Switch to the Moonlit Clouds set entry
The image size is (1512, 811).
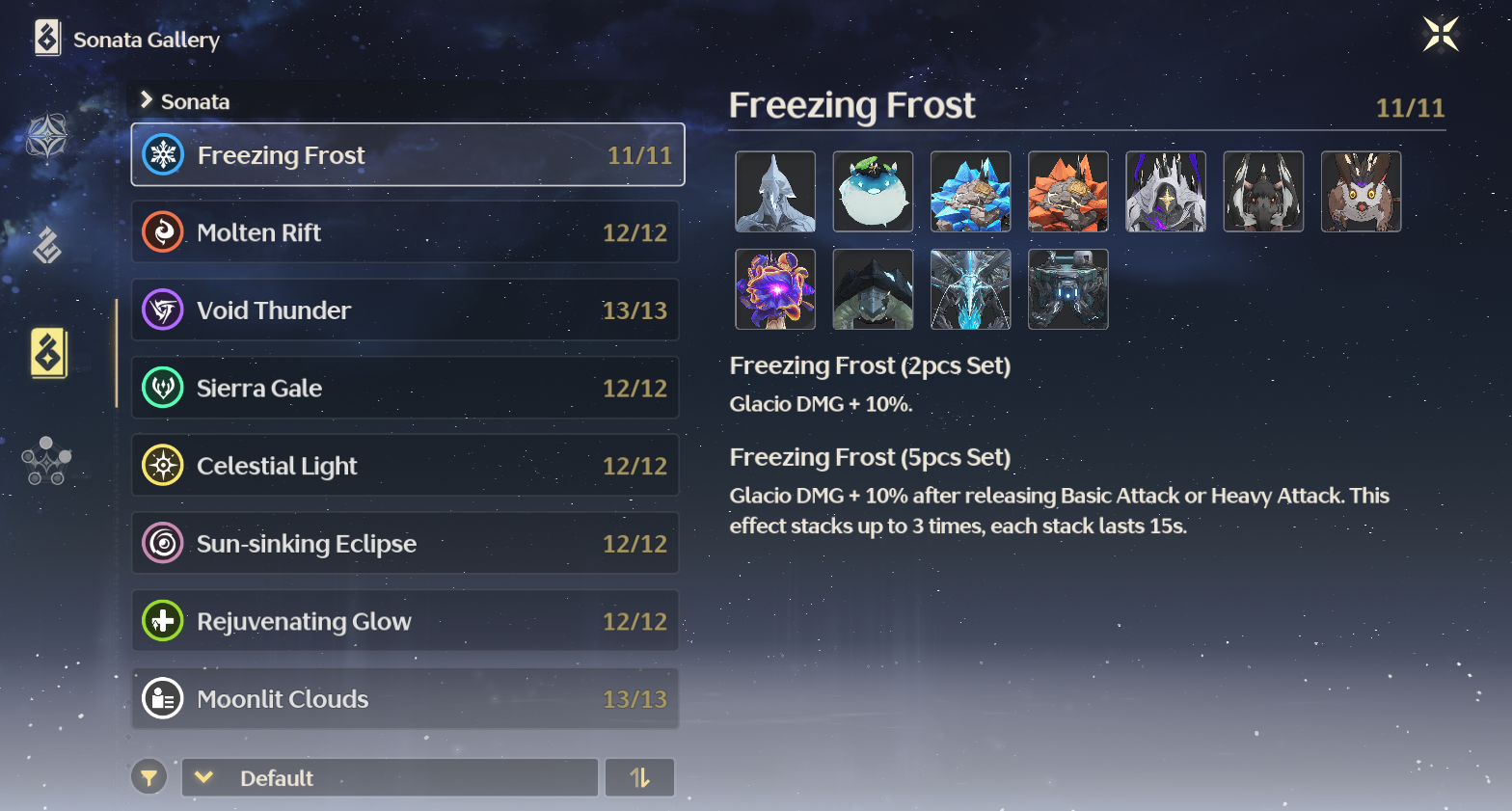pos(405,698)
